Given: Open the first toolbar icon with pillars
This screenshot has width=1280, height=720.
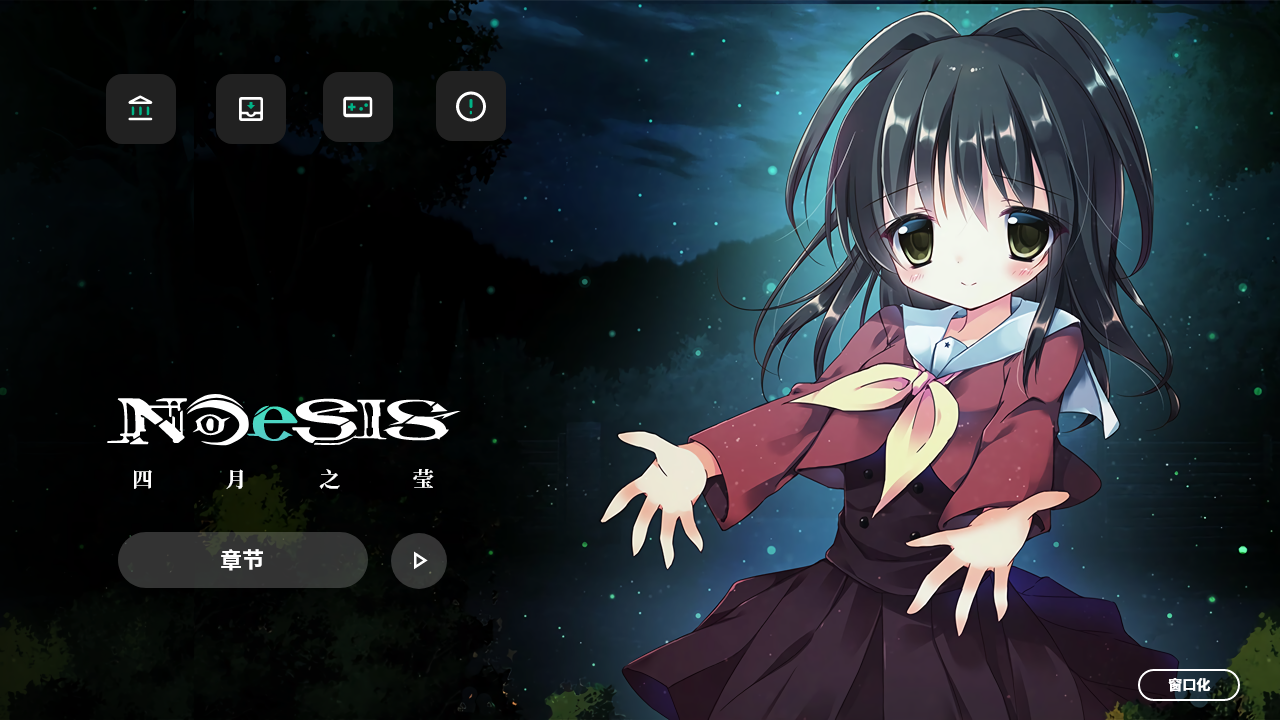Looking at the screenshot, I should (x=140, y=107).
